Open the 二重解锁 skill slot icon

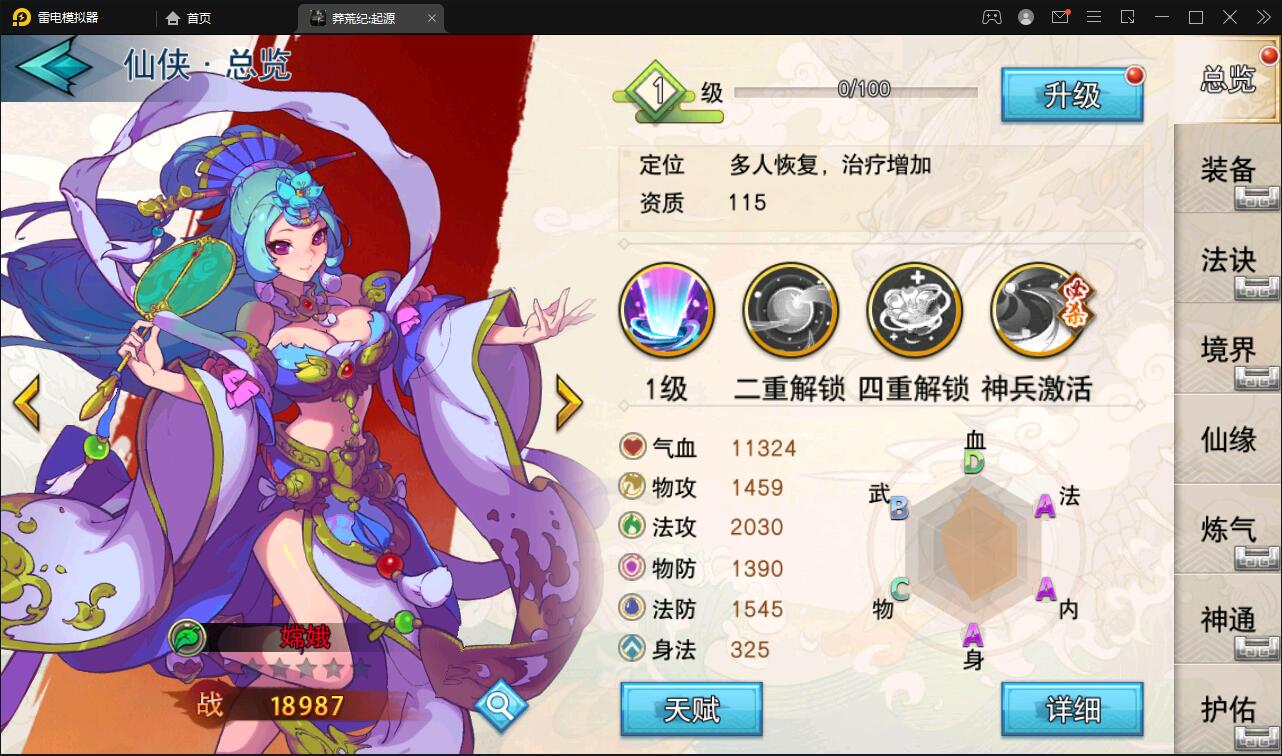coord(790,309)
